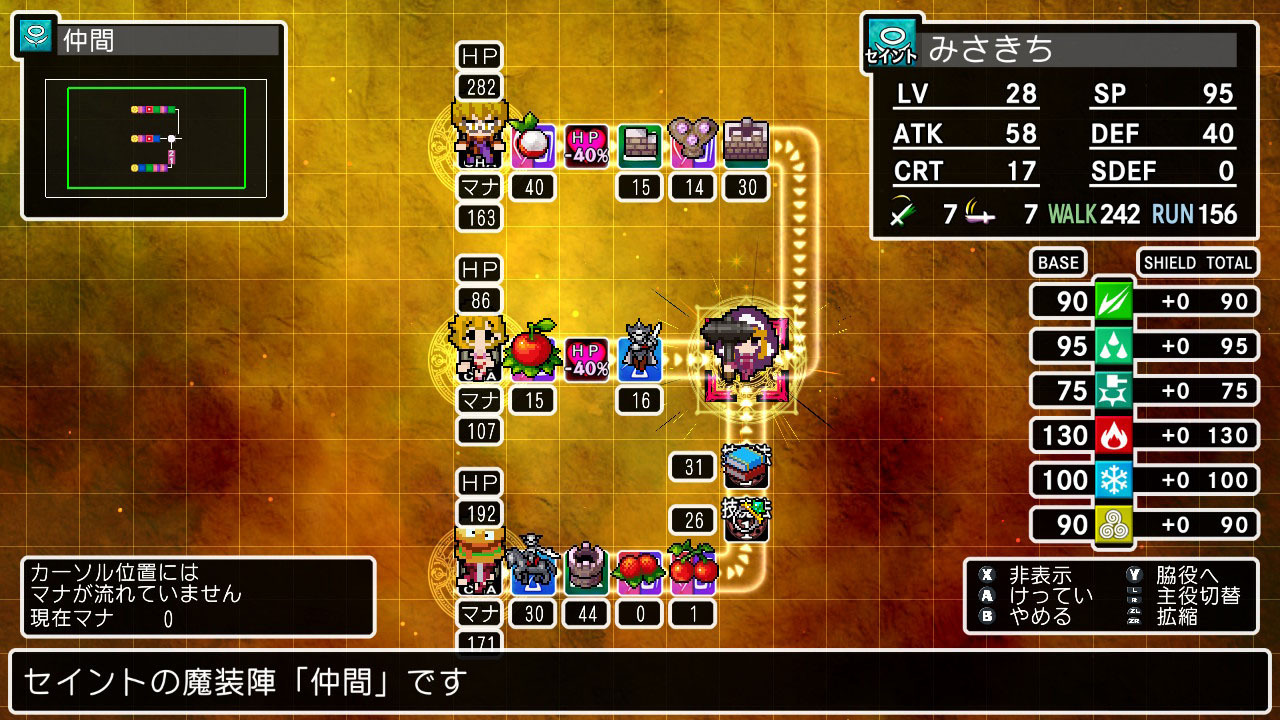Image resolution: width=1280 pixels, height=720 pixels.
Task: Select the knight statue icon
Action: click(x=638, y=356)
